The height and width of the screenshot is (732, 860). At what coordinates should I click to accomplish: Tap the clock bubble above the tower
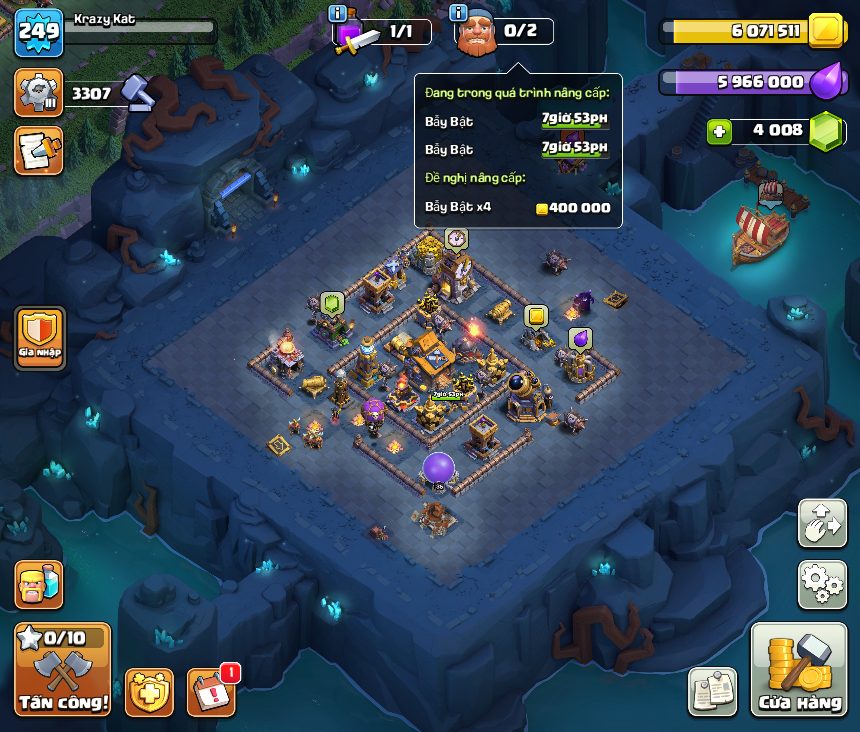point(456,238)
